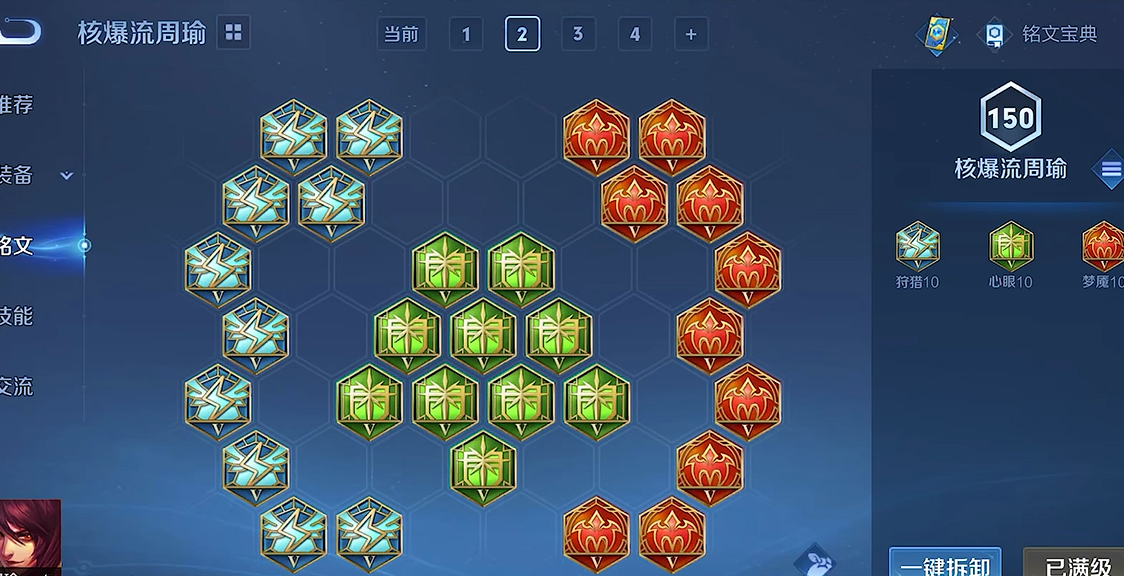Switch to rune page 1
Image resolution: width=1124 pixels, height=576 pixels.
pos(466,34)
